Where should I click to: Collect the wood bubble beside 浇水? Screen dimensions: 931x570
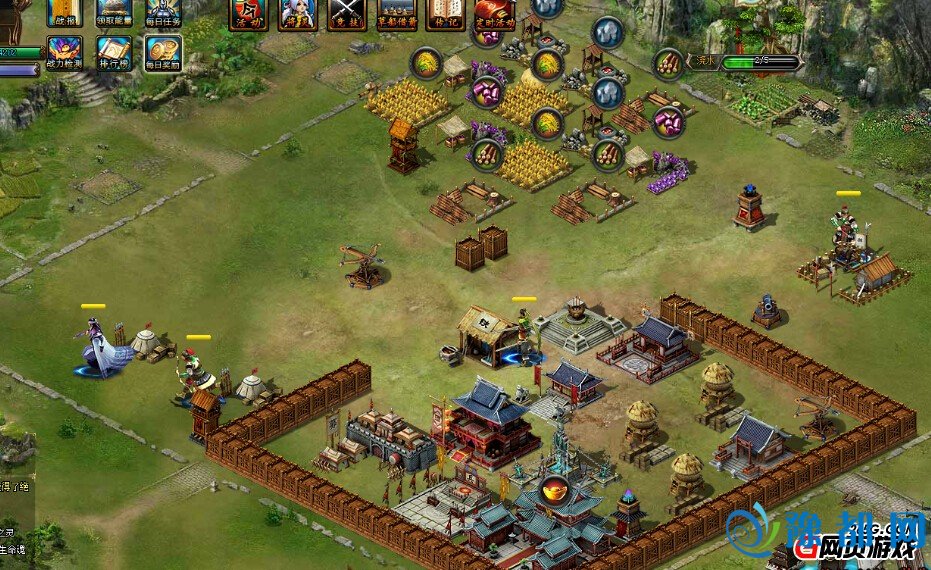click(x=669, y=64)
